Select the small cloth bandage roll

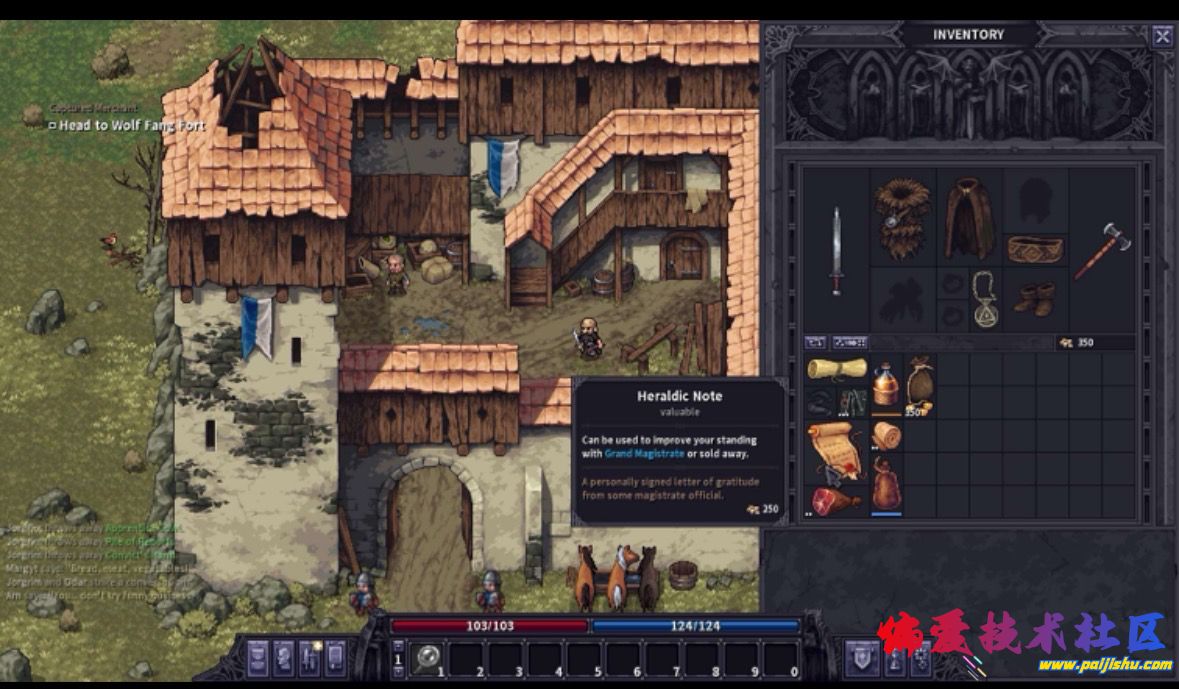tap(885, 435)
